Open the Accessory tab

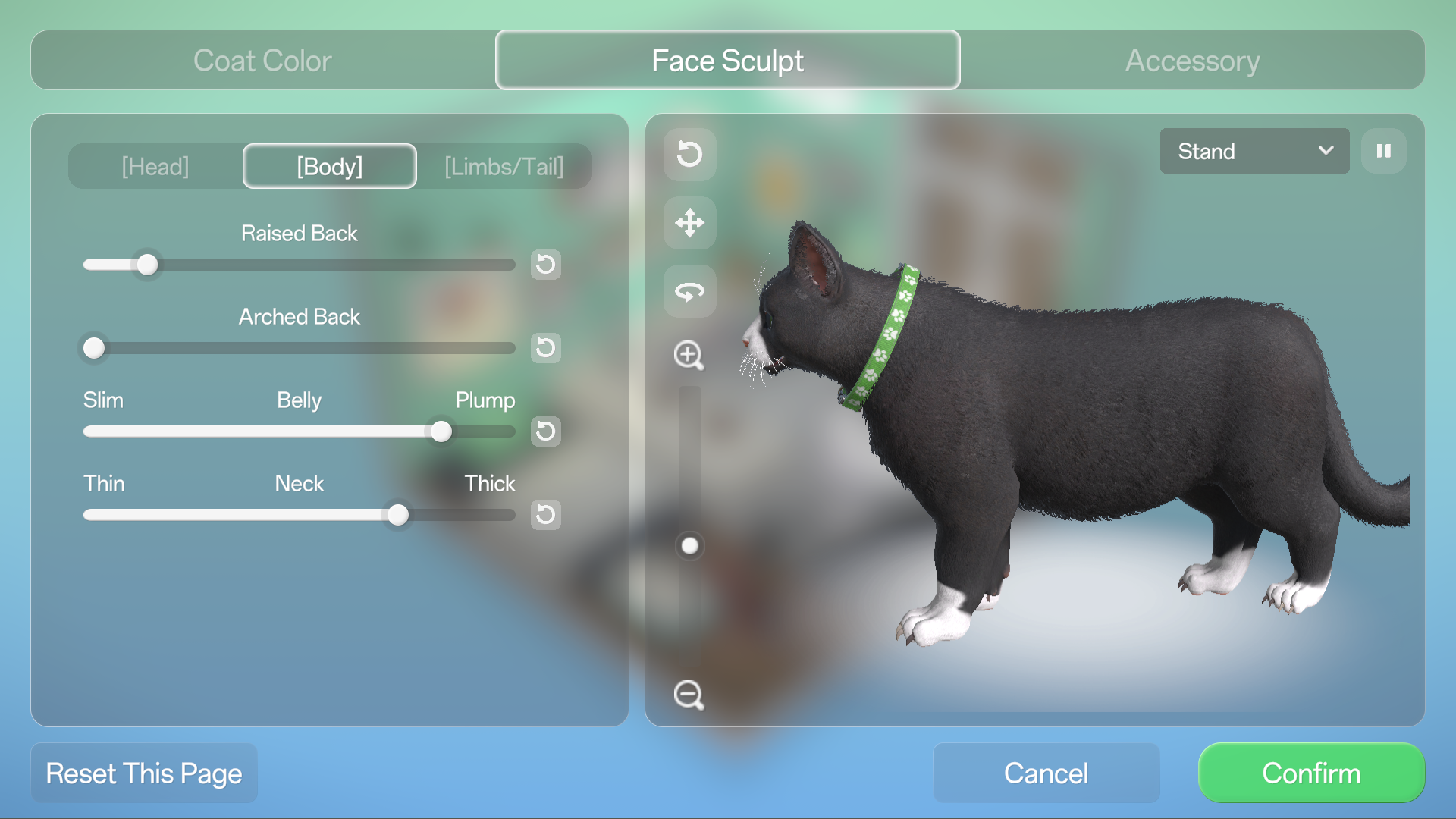pyautogui.click(x=1192, y=61)
